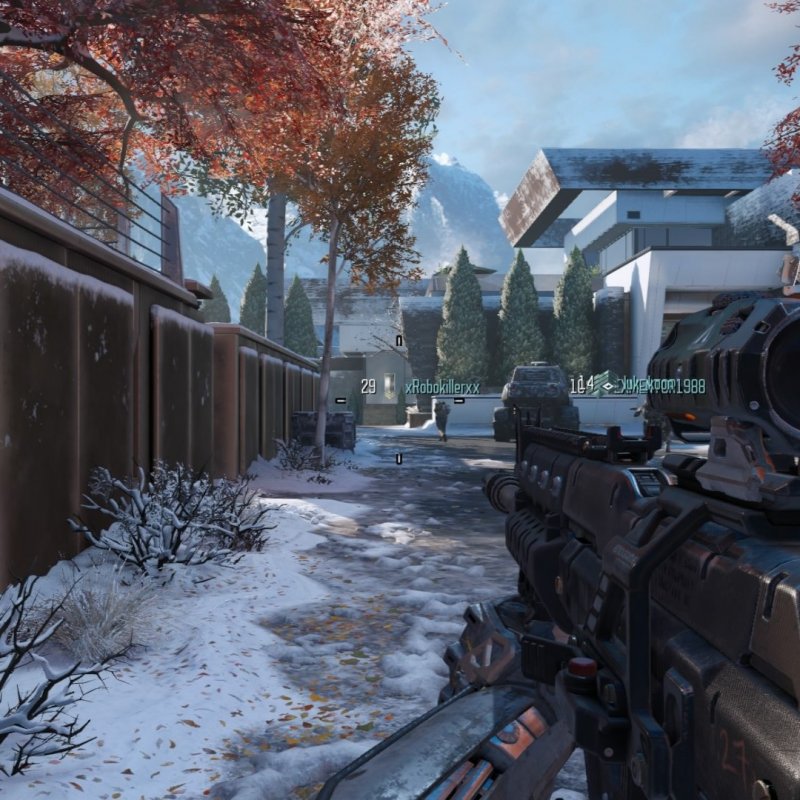The height and width of the screenshot is (800, 800).
Task: Click the rank emblem beside xRobokillerxx
Action: (x=390, y=385)
